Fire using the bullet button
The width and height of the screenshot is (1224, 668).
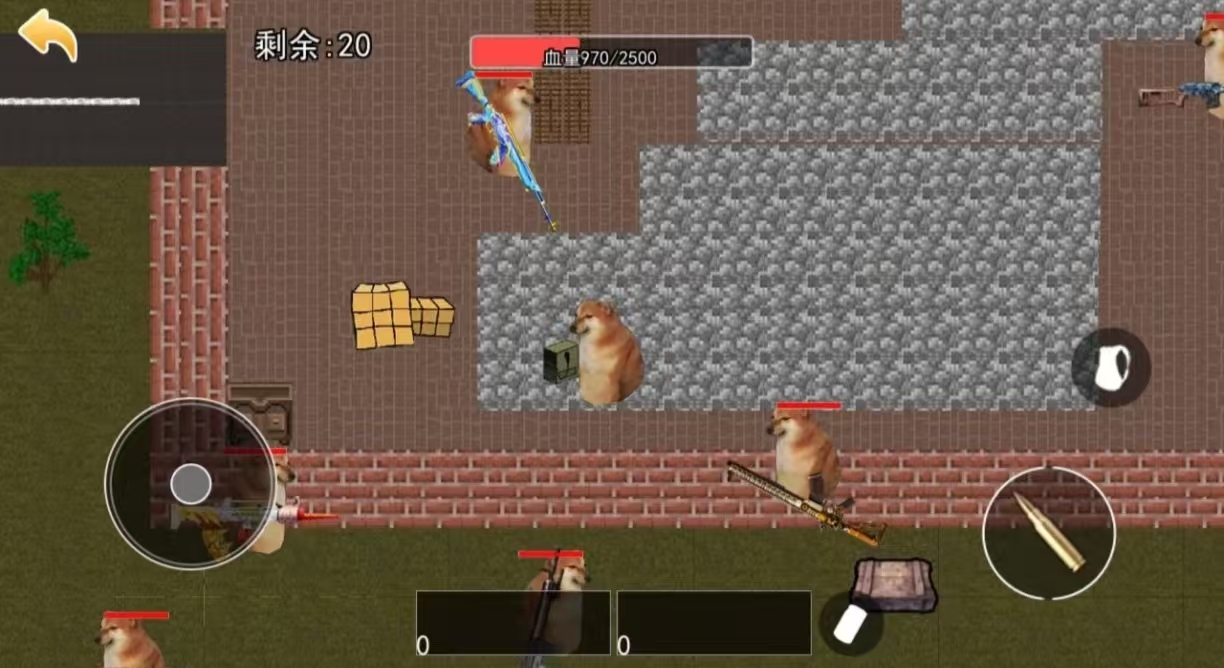tap(1048, 531)
